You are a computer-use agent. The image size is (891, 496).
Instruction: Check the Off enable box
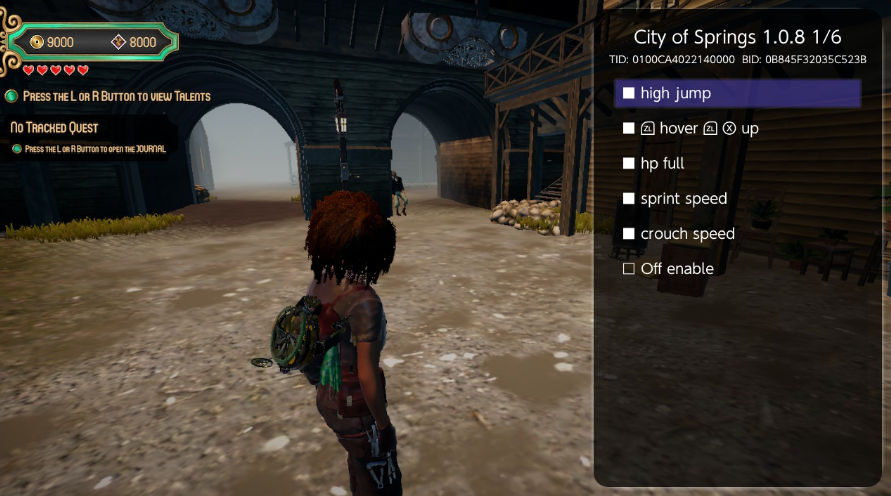(x=629, y=268)
